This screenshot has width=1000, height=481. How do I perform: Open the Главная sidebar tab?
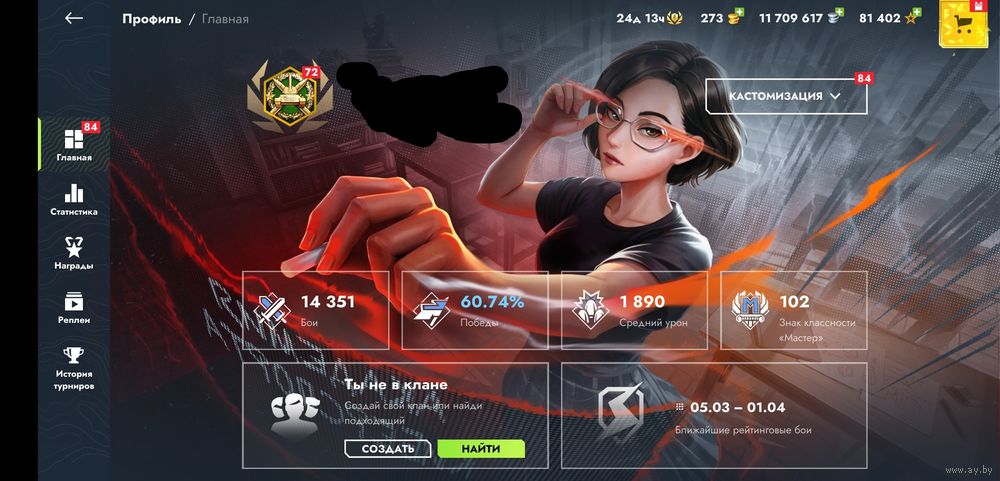74,145
